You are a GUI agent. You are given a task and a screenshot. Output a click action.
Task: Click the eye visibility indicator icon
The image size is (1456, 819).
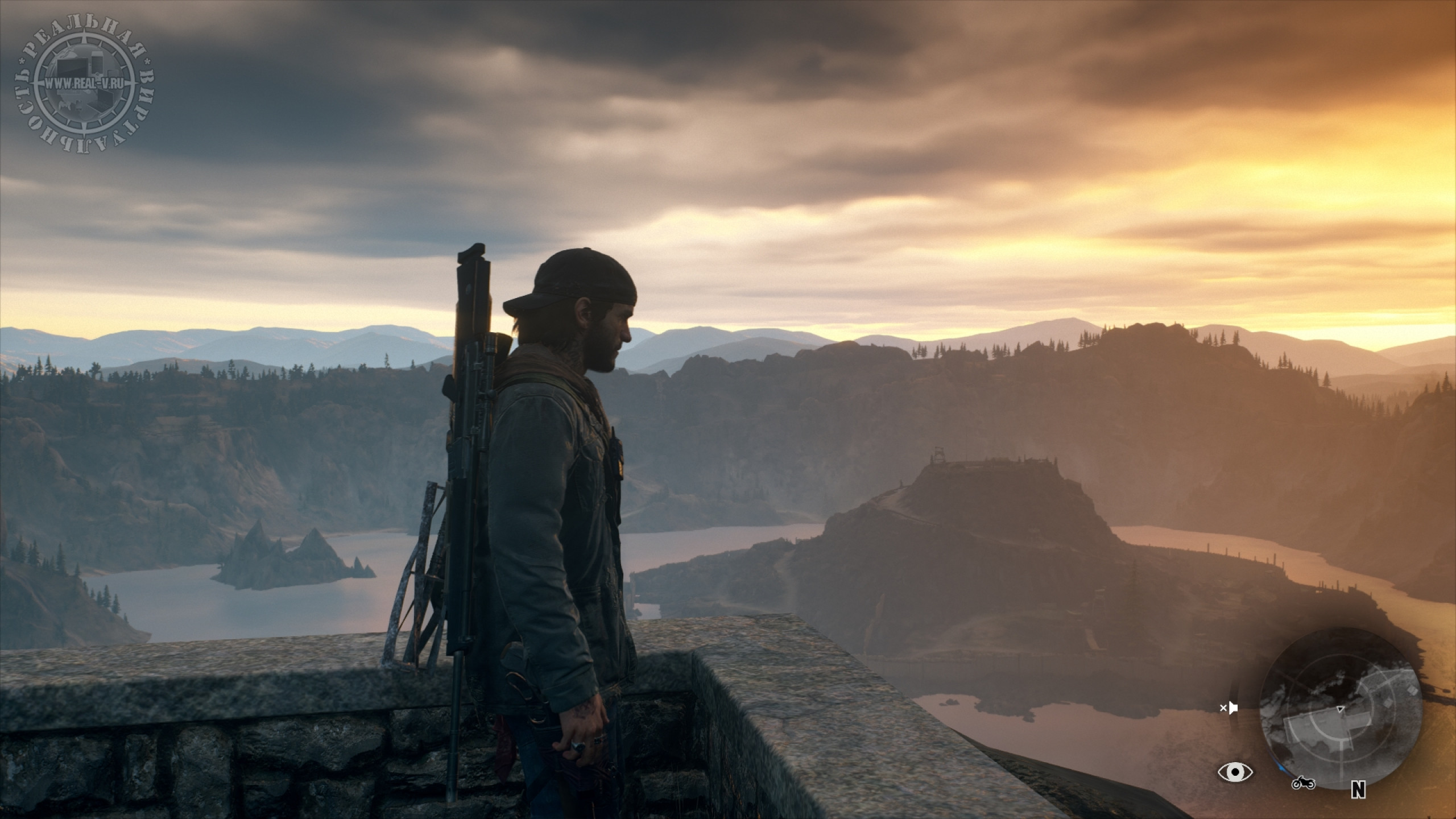(1235, 772)
